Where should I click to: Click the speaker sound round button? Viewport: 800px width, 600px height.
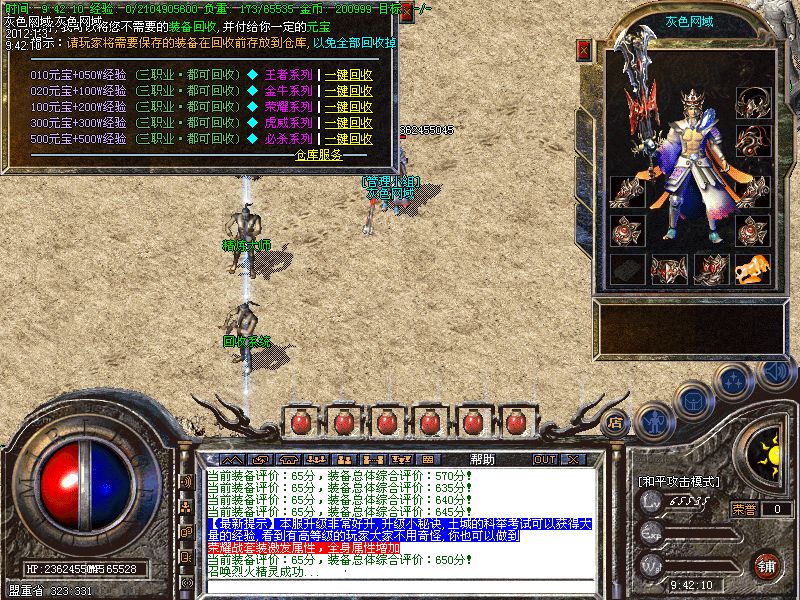[x=775, y=372]
